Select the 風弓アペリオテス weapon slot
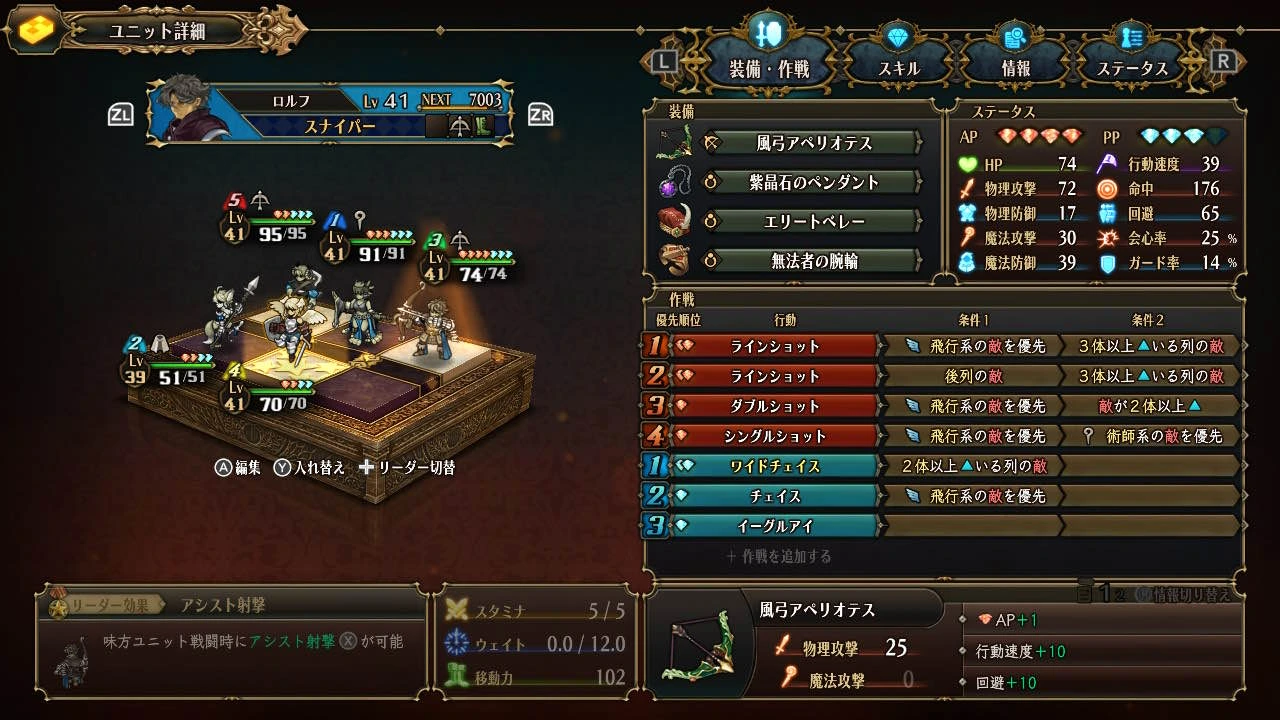Screen dimensions: 1280x720 [812, 143]
